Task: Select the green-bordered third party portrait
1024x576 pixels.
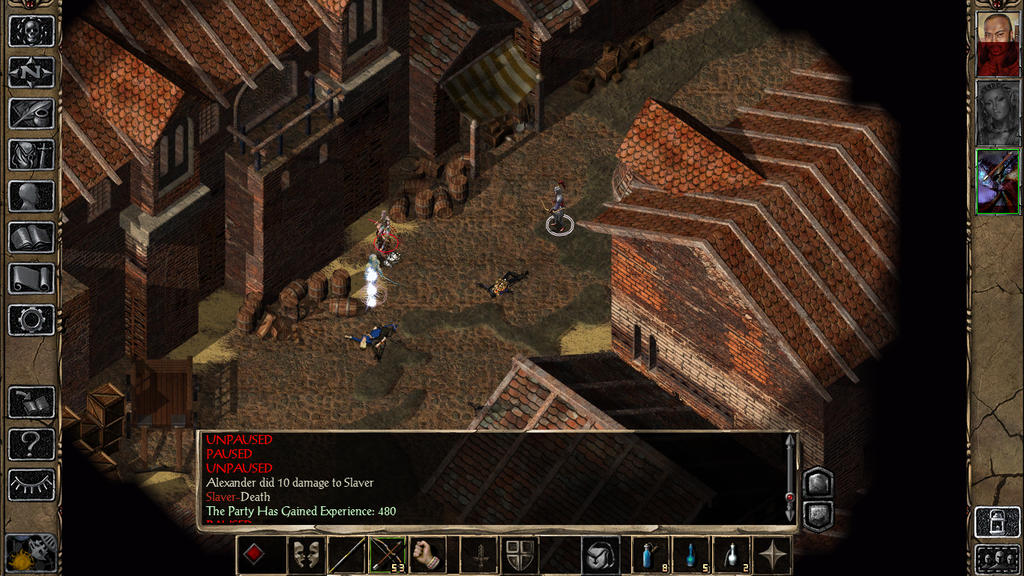Action: click(x=997, y=181)
